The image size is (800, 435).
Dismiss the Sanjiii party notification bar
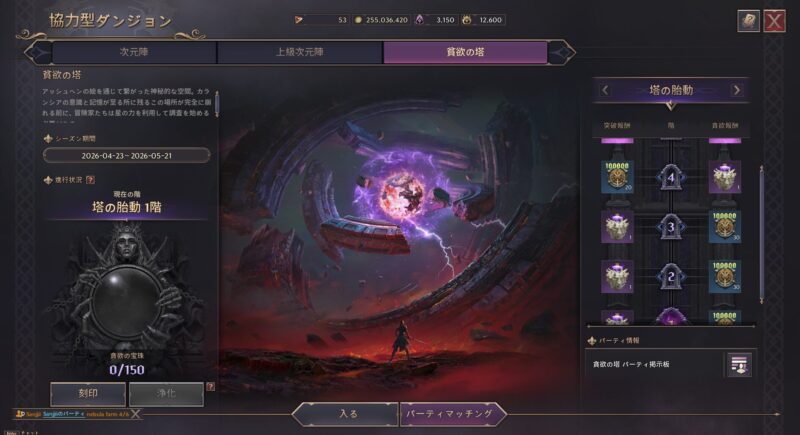[x=134, y=413]
